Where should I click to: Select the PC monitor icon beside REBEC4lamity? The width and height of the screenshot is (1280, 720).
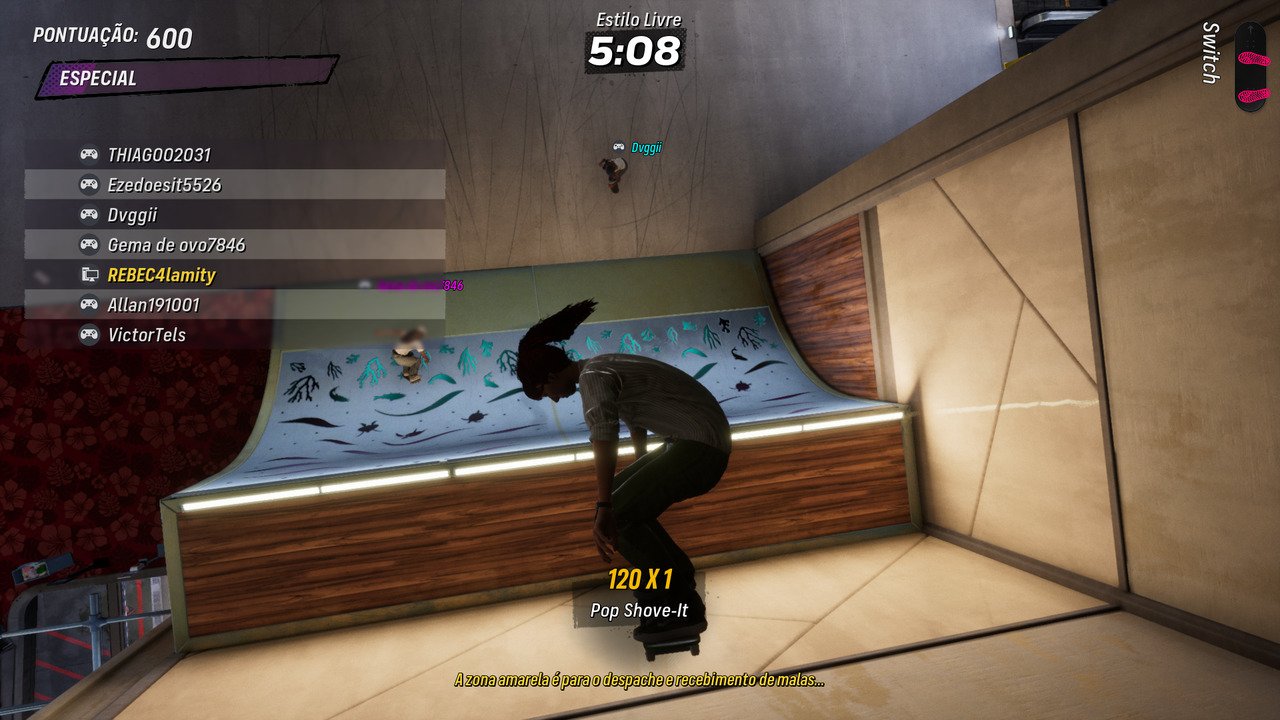click(90, 272)
